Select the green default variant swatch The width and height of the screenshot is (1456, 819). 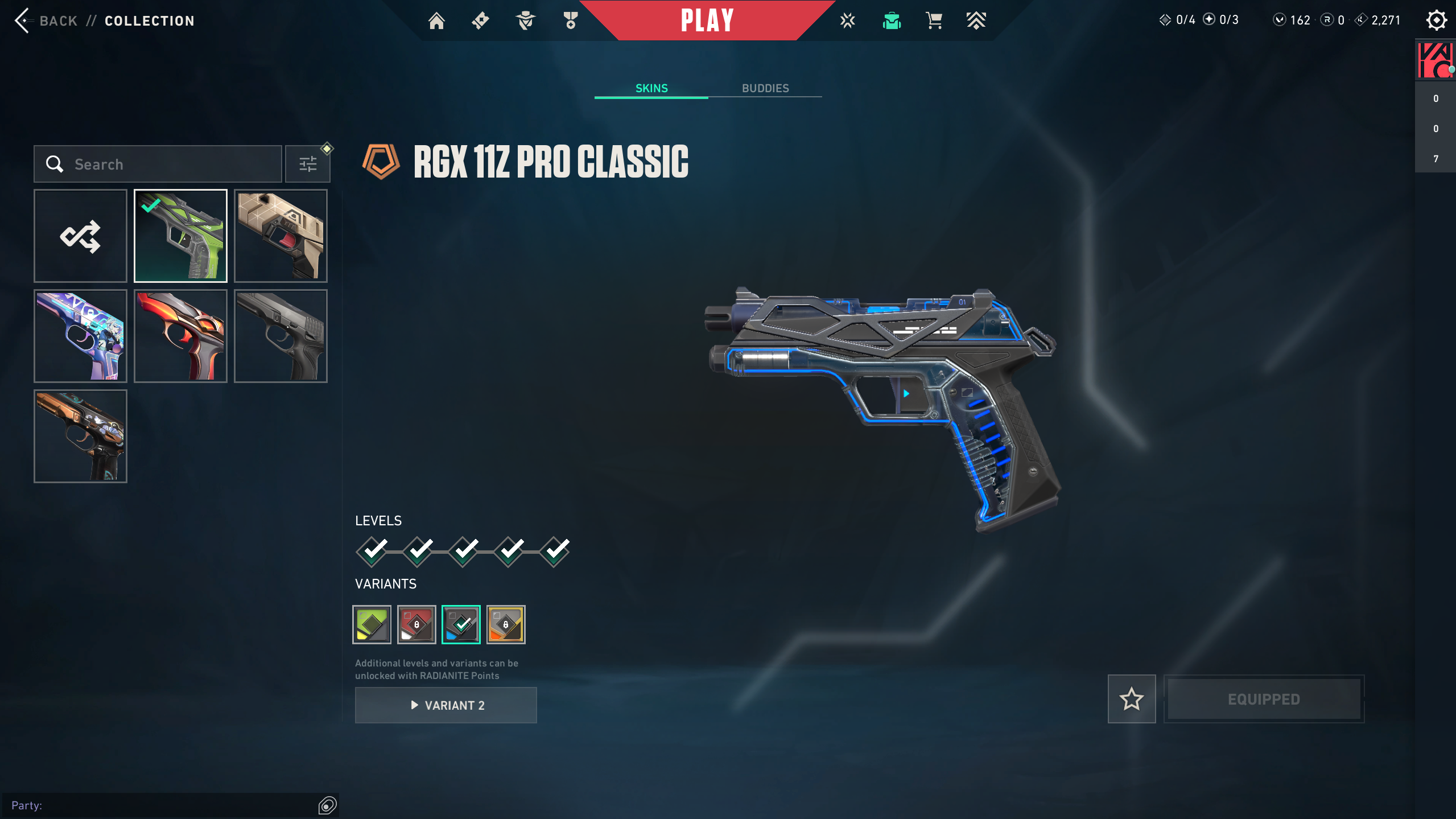(x=372, y=624)
